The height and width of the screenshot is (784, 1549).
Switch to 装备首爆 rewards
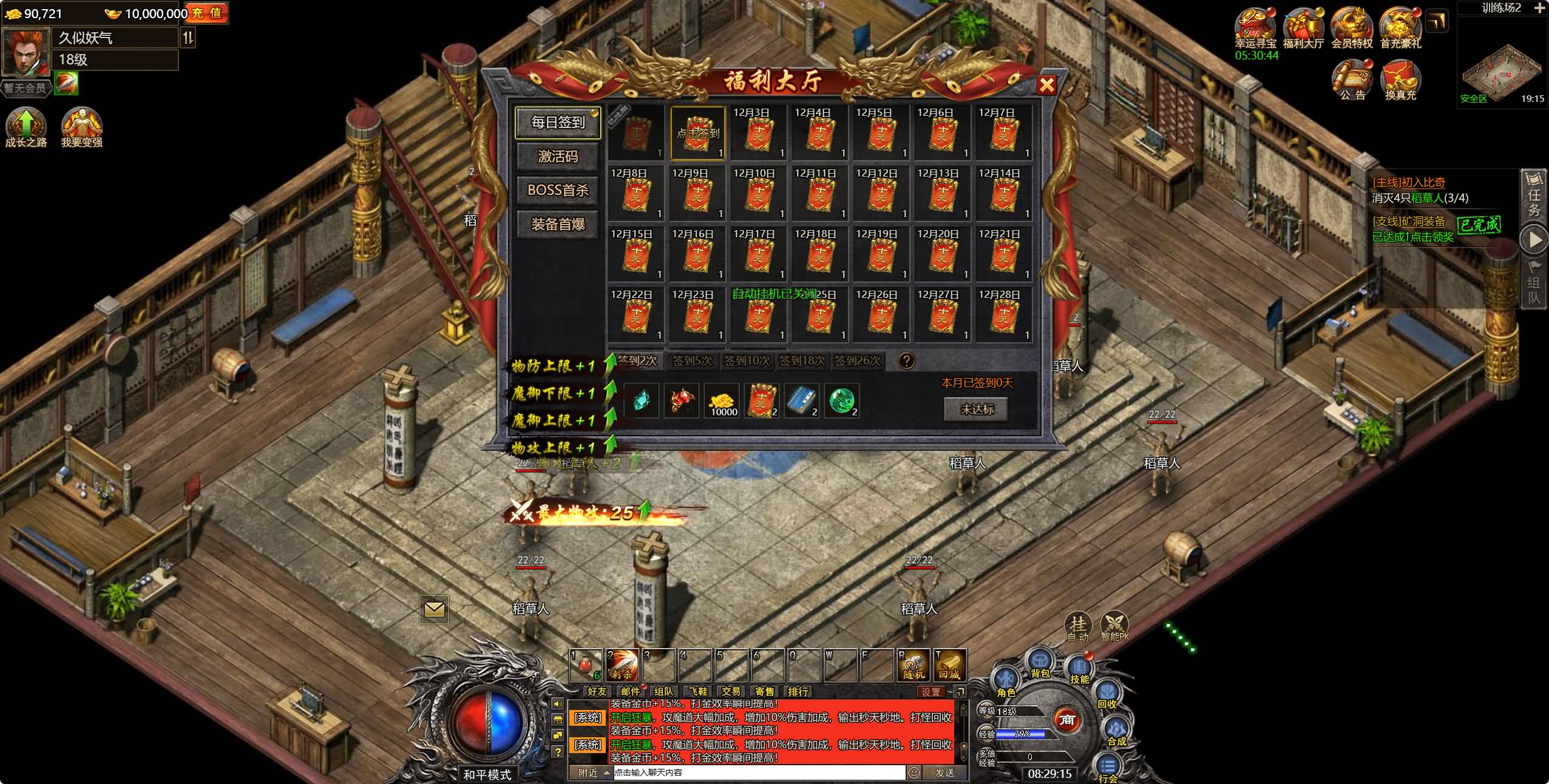tap(558, 225)
